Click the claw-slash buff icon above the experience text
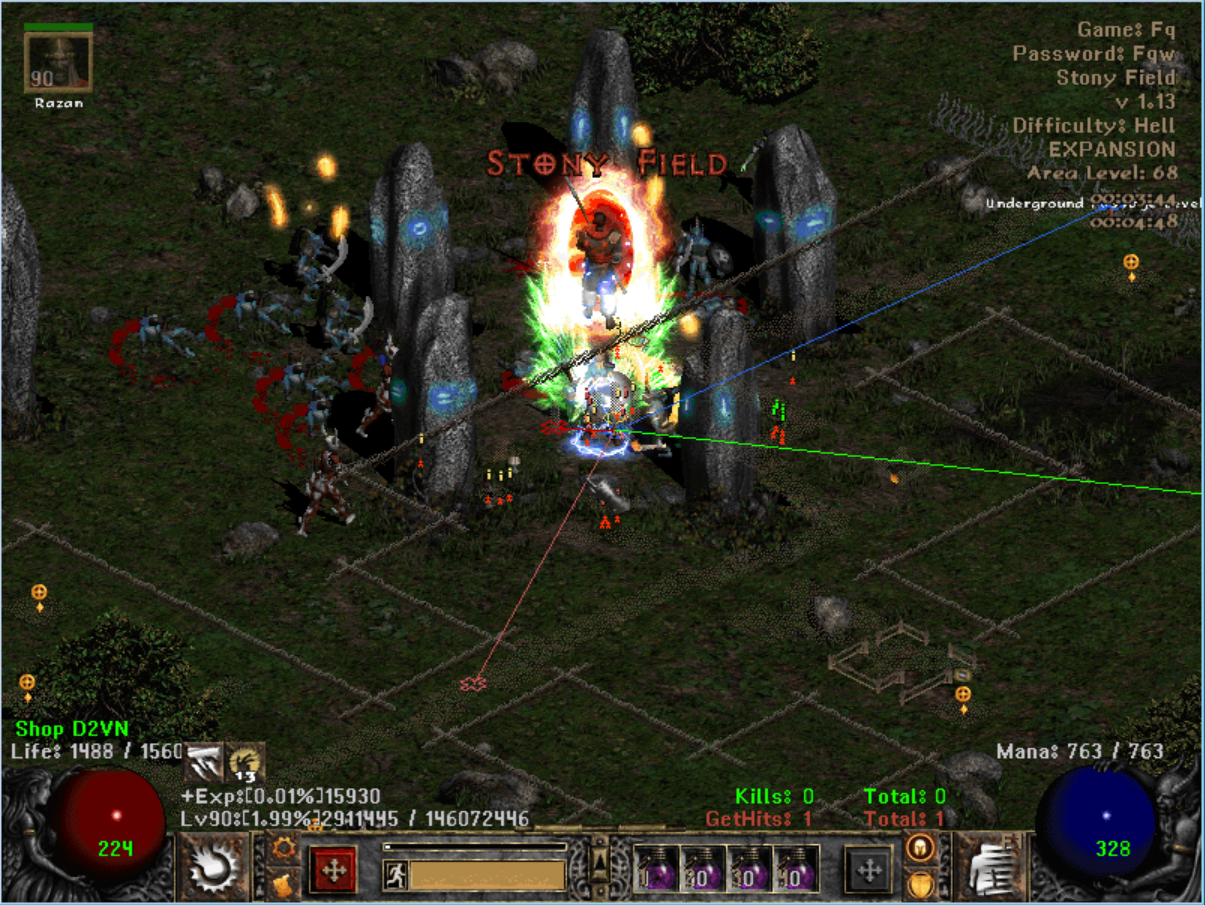The width and height of the screenshot is (1205, 905). (x=205, y=764)
